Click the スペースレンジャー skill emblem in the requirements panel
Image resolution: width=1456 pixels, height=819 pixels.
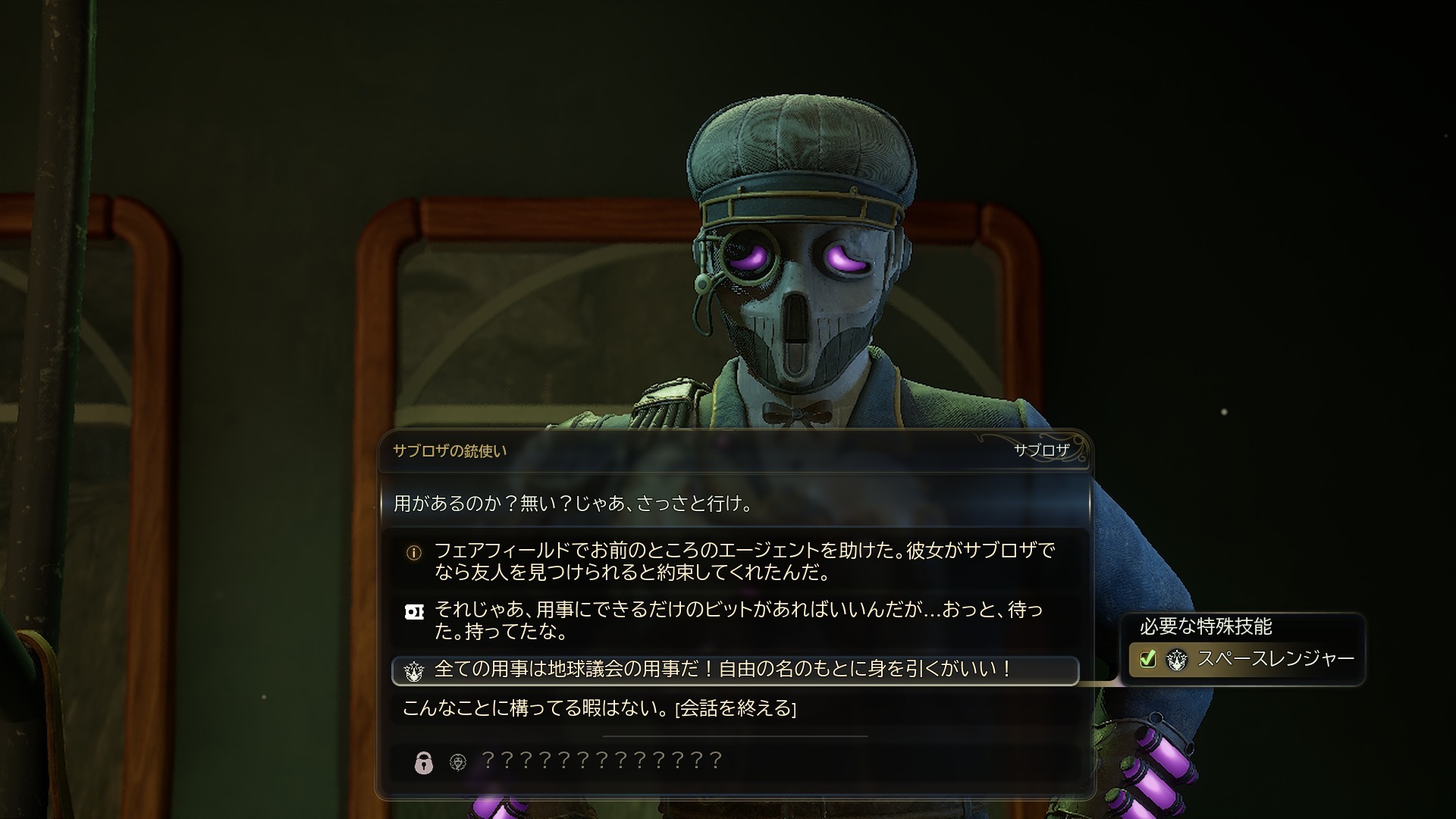point(1176,659)
